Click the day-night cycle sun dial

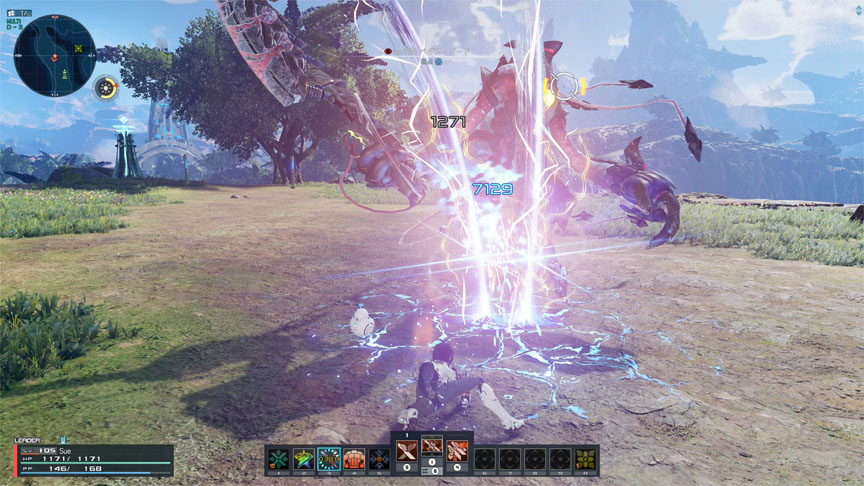[105, 88]
